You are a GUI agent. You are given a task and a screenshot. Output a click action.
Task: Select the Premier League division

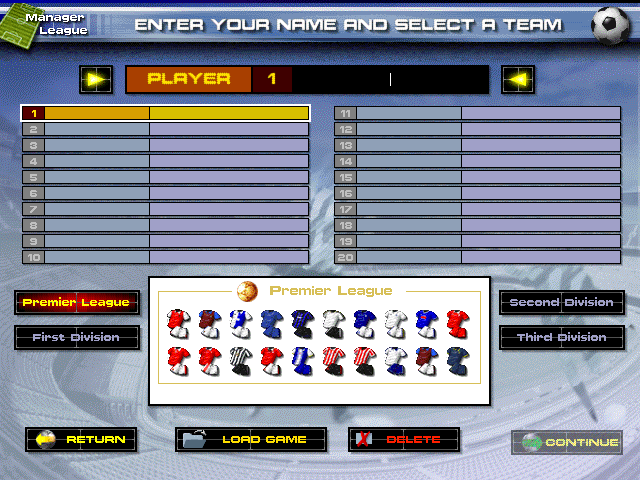click(x=76, y=302)
